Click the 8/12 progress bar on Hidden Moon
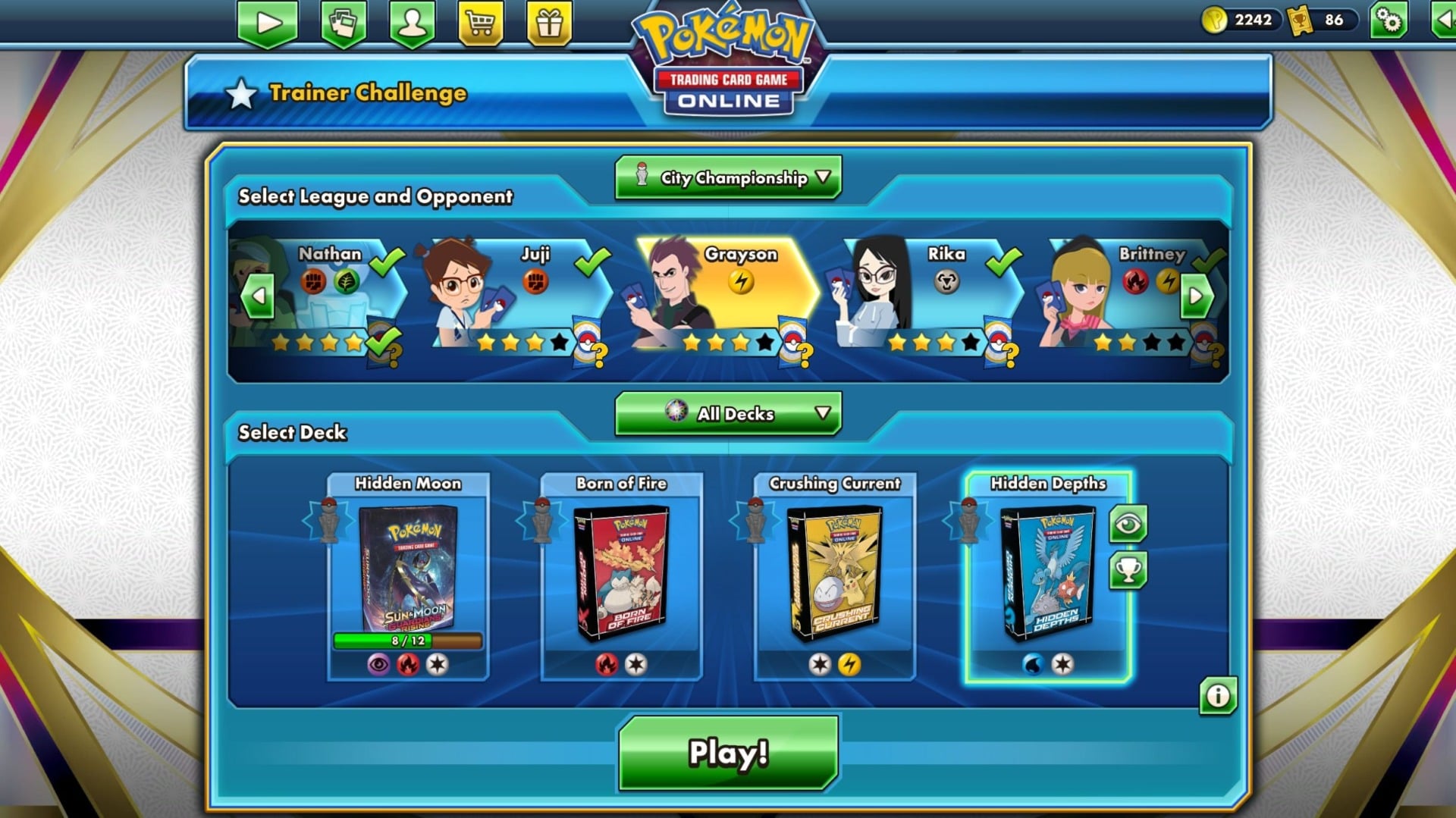This screenshot has height=818, width=1456. click(x=406, y=640)
